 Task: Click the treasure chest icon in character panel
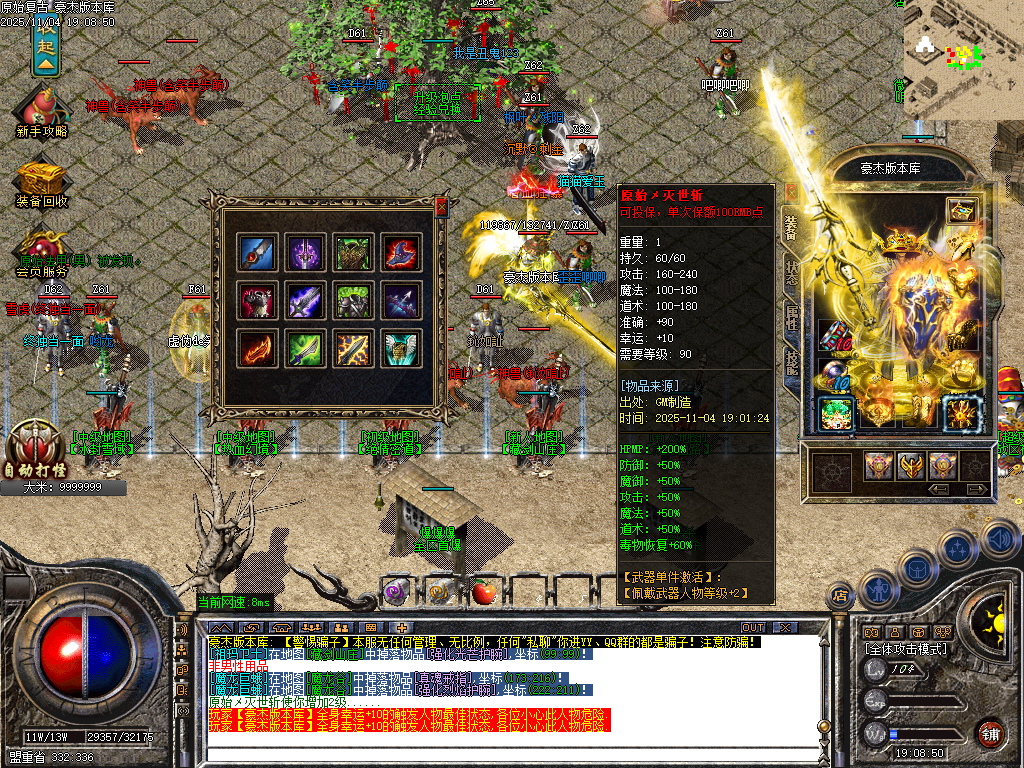pos(960,211)
